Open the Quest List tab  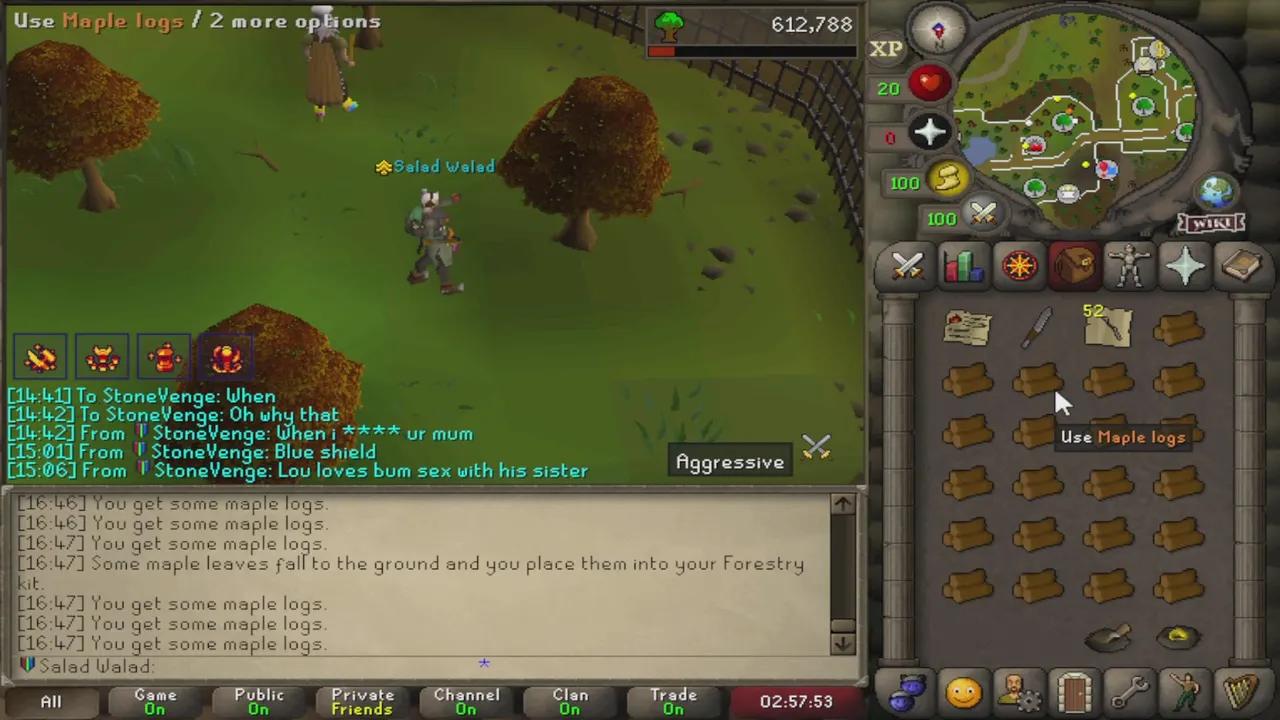tap(1018, 265)
